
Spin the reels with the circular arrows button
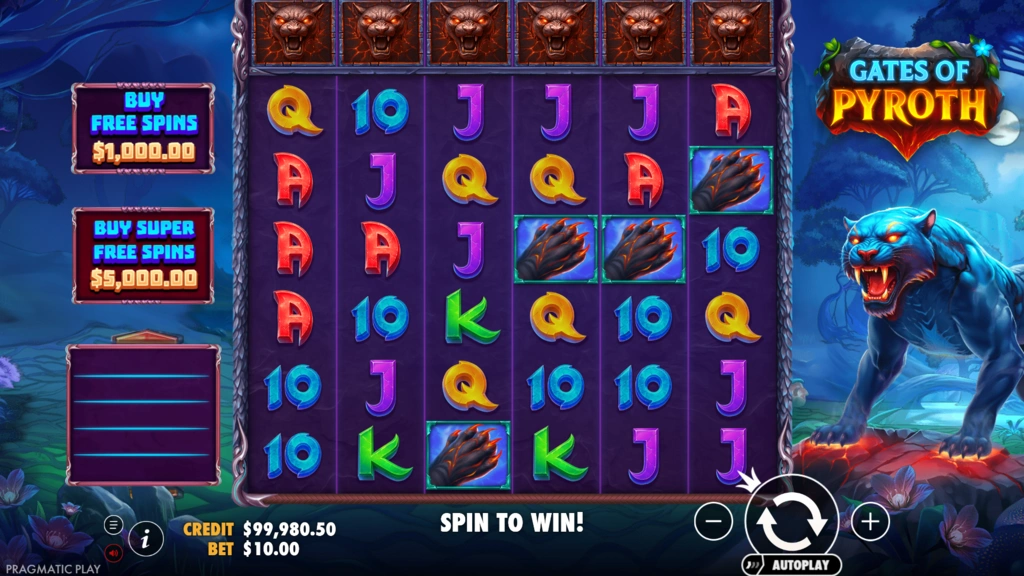pos(791,520)
